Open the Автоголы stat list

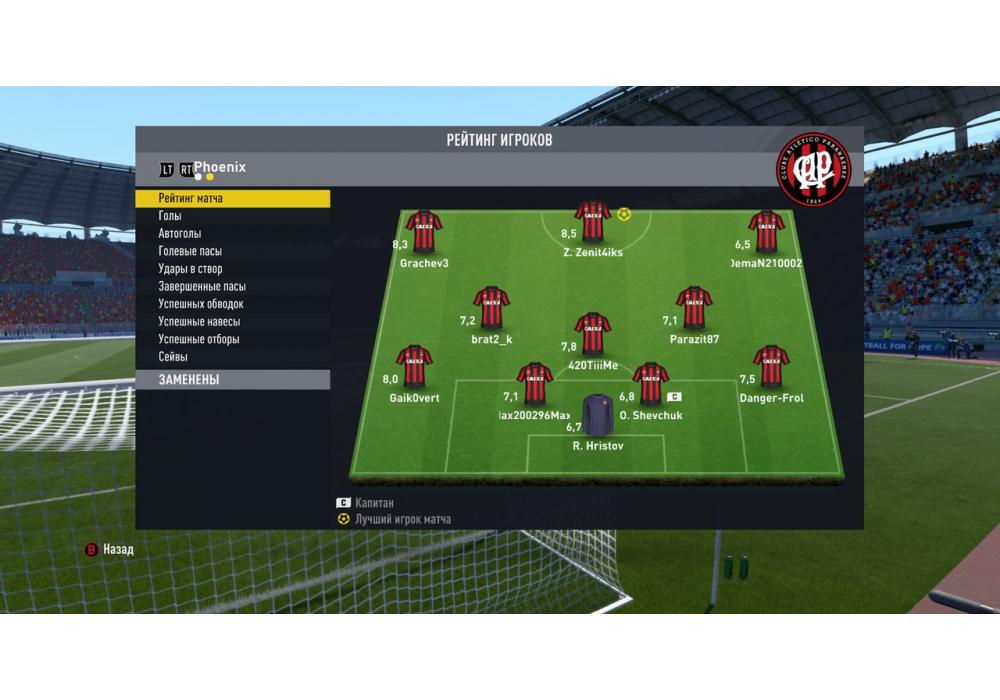click(180, 234)
